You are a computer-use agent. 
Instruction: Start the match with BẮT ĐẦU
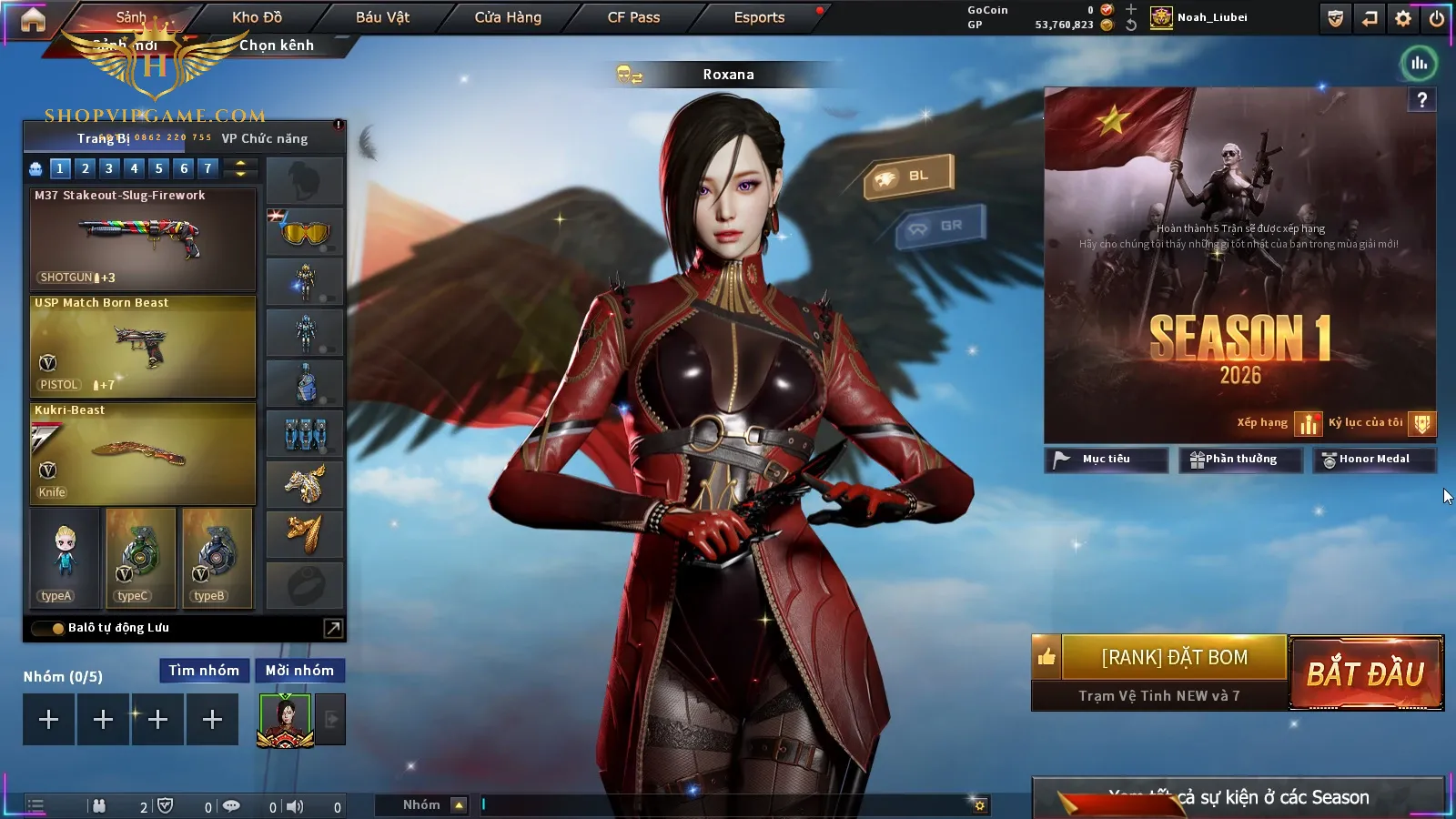pyautogui.click(x=1366, y=673)
